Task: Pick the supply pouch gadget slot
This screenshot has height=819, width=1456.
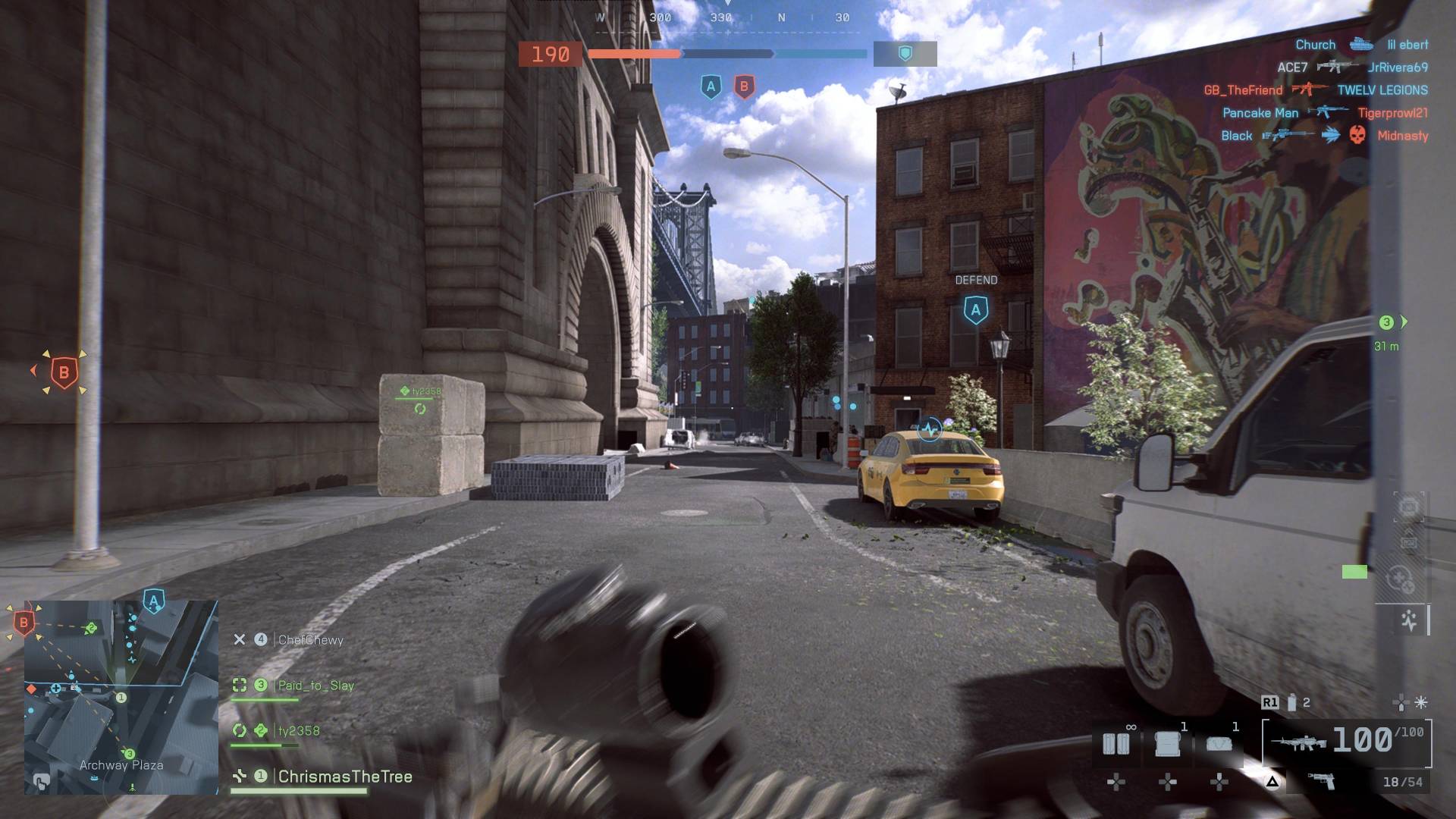Action: (x=1219, y=743)
